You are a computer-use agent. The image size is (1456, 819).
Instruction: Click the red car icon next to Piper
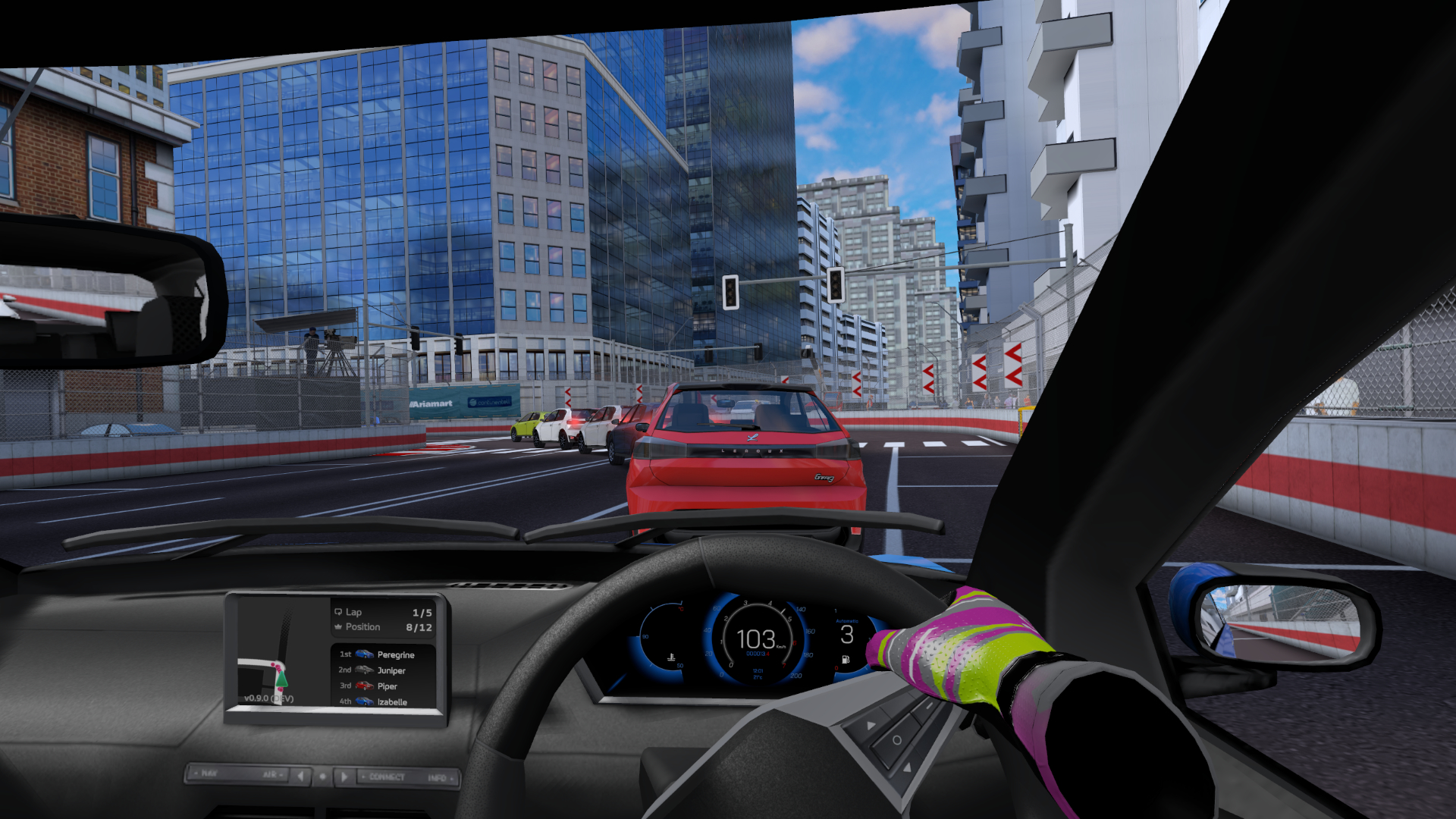point(365,686)
